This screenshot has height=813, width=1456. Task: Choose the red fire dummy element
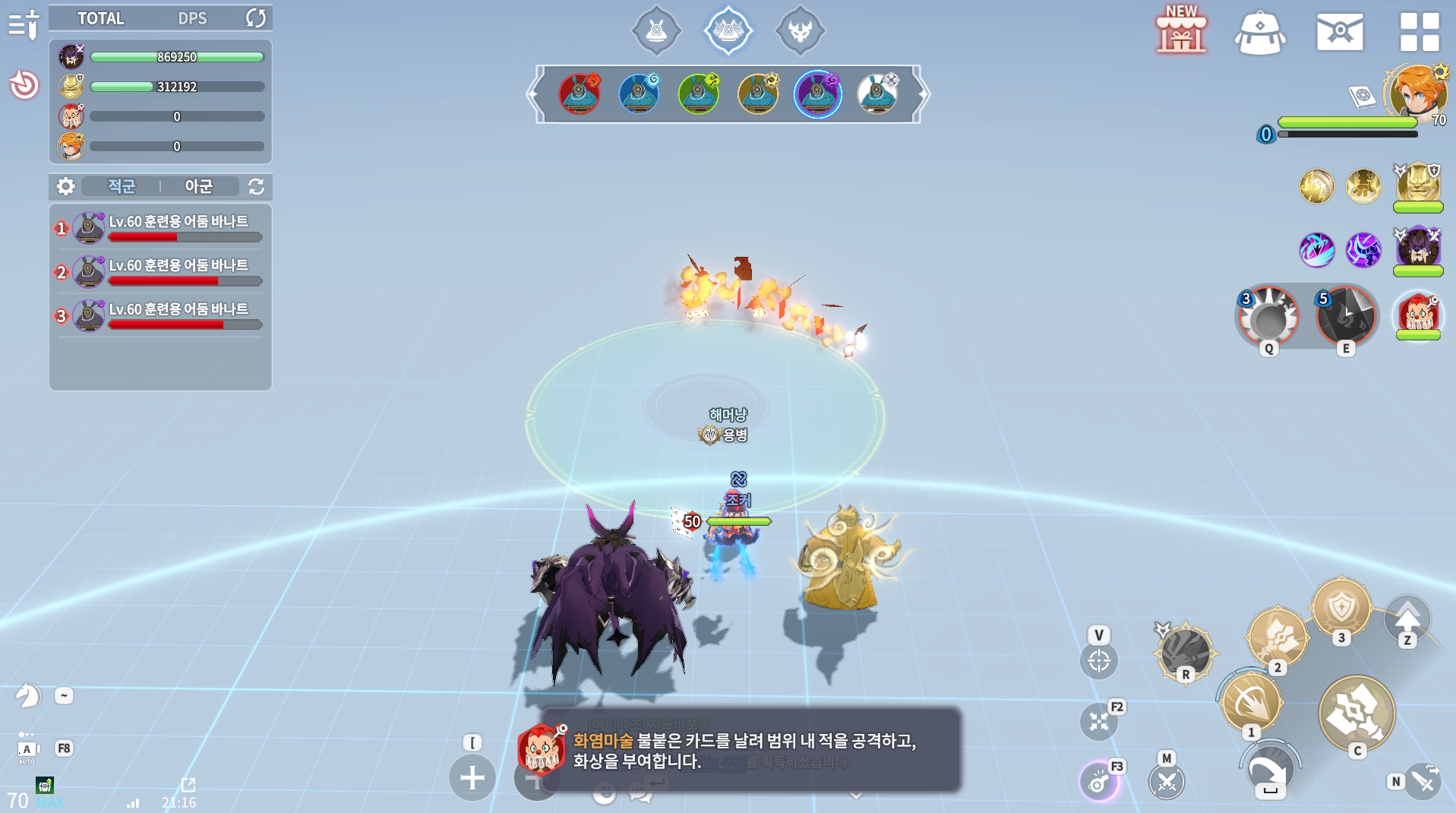[580, 93]
